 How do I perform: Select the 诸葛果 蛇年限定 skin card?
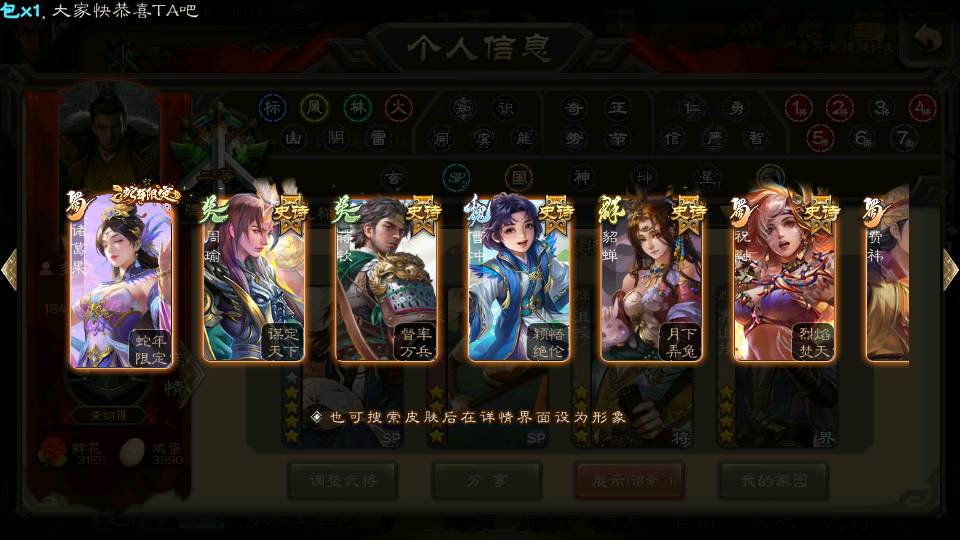coord(121,278)
